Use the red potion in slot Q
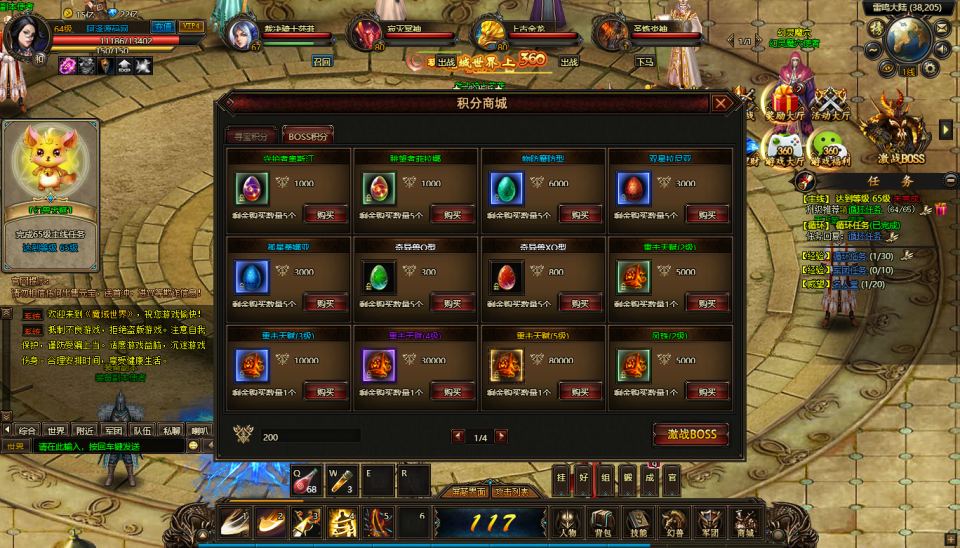The width and height of the screenshot is (960, 548). pyautogui.click(x=308, y=480)
